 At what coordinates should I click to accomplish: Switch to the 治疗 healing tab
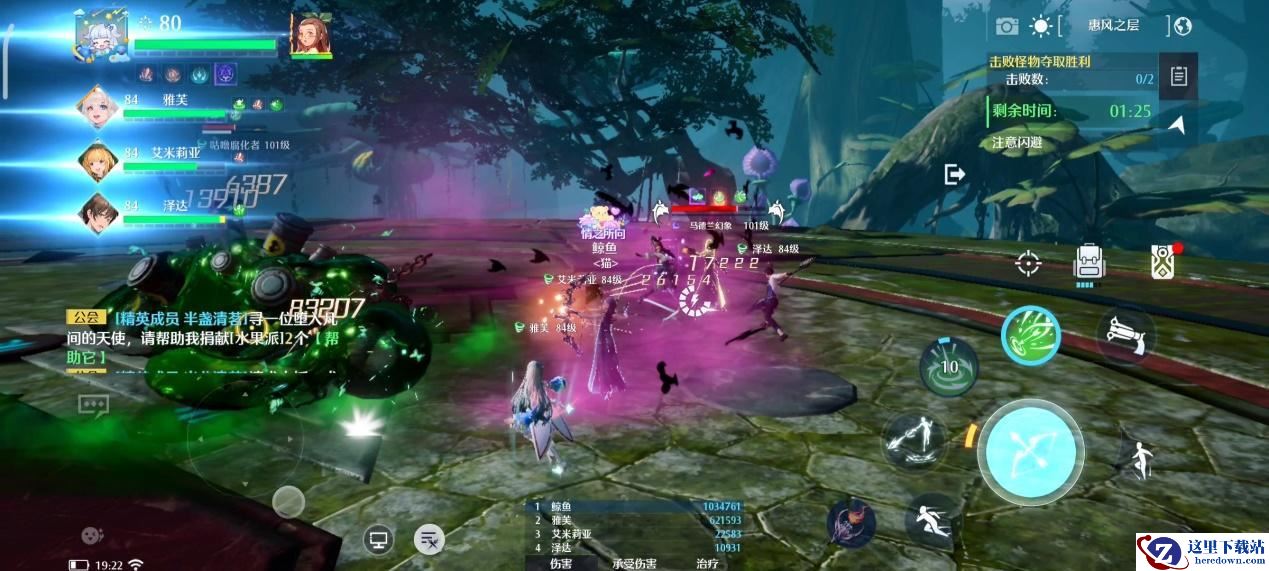click(706, 564)
